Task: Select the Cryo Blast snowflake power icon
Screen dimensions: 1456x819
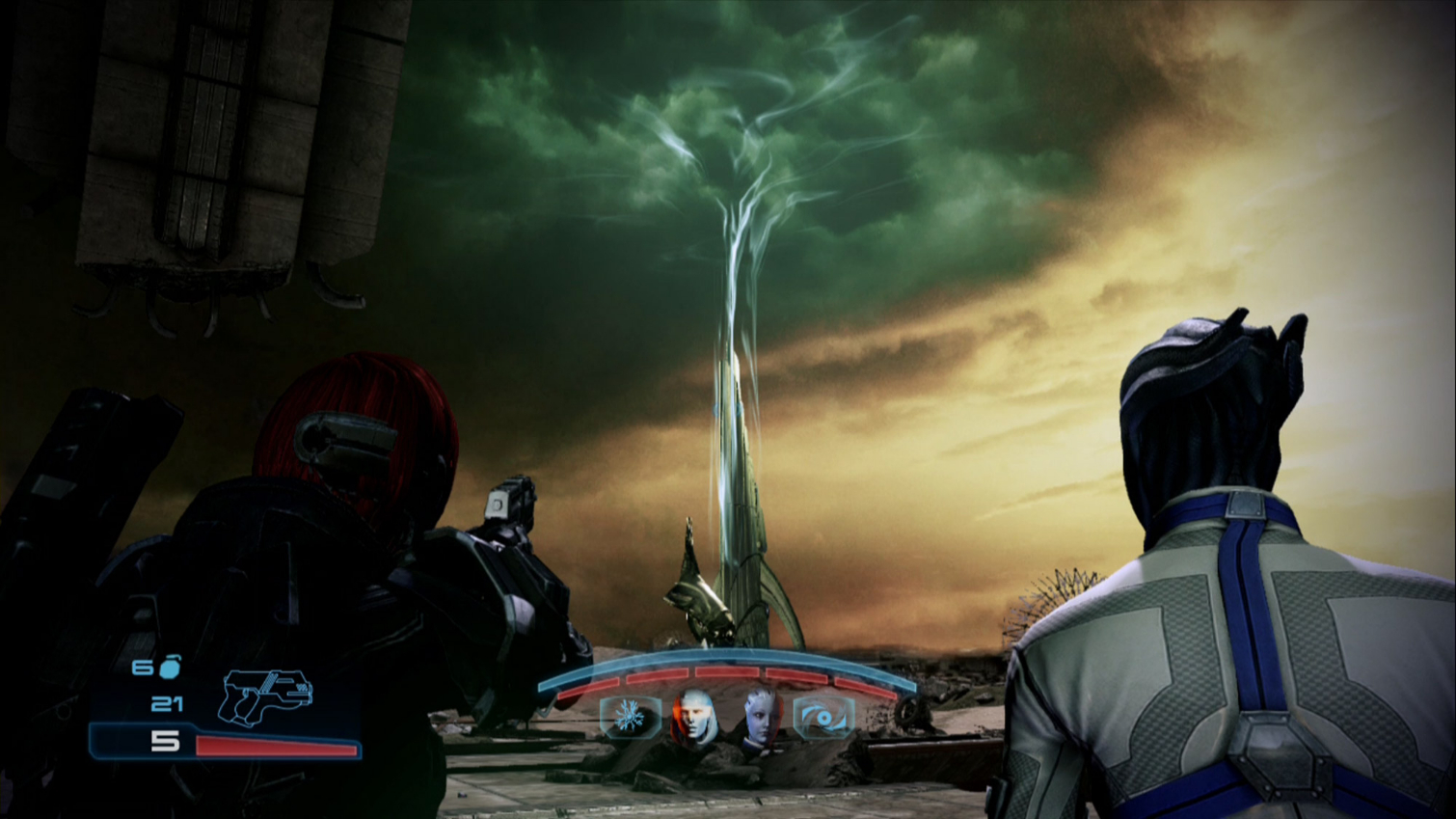Action: click(628, 717)
